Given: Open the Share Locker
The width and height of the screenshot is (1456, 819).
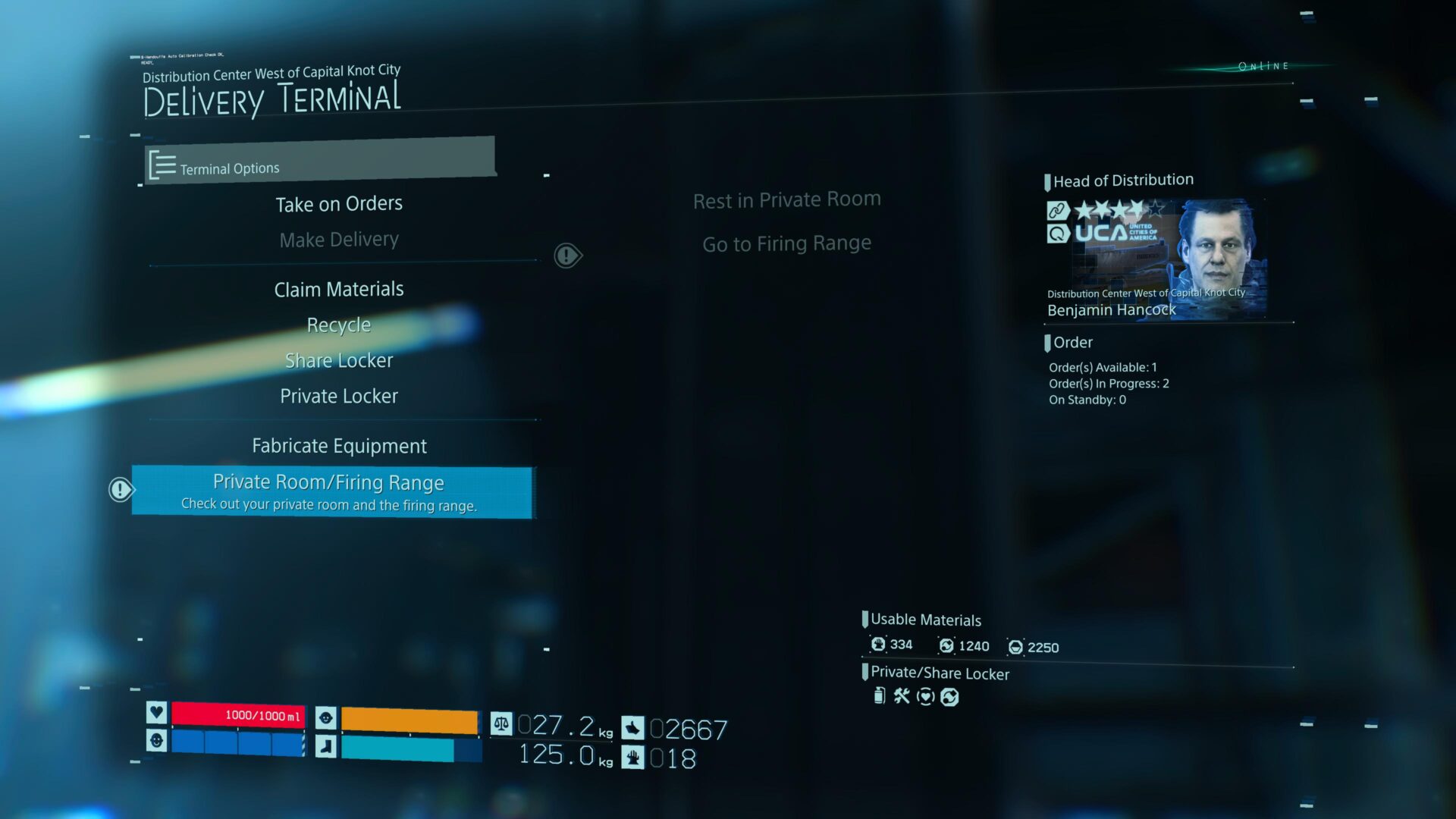Looking at the screenshot, I should click(339, 360).
